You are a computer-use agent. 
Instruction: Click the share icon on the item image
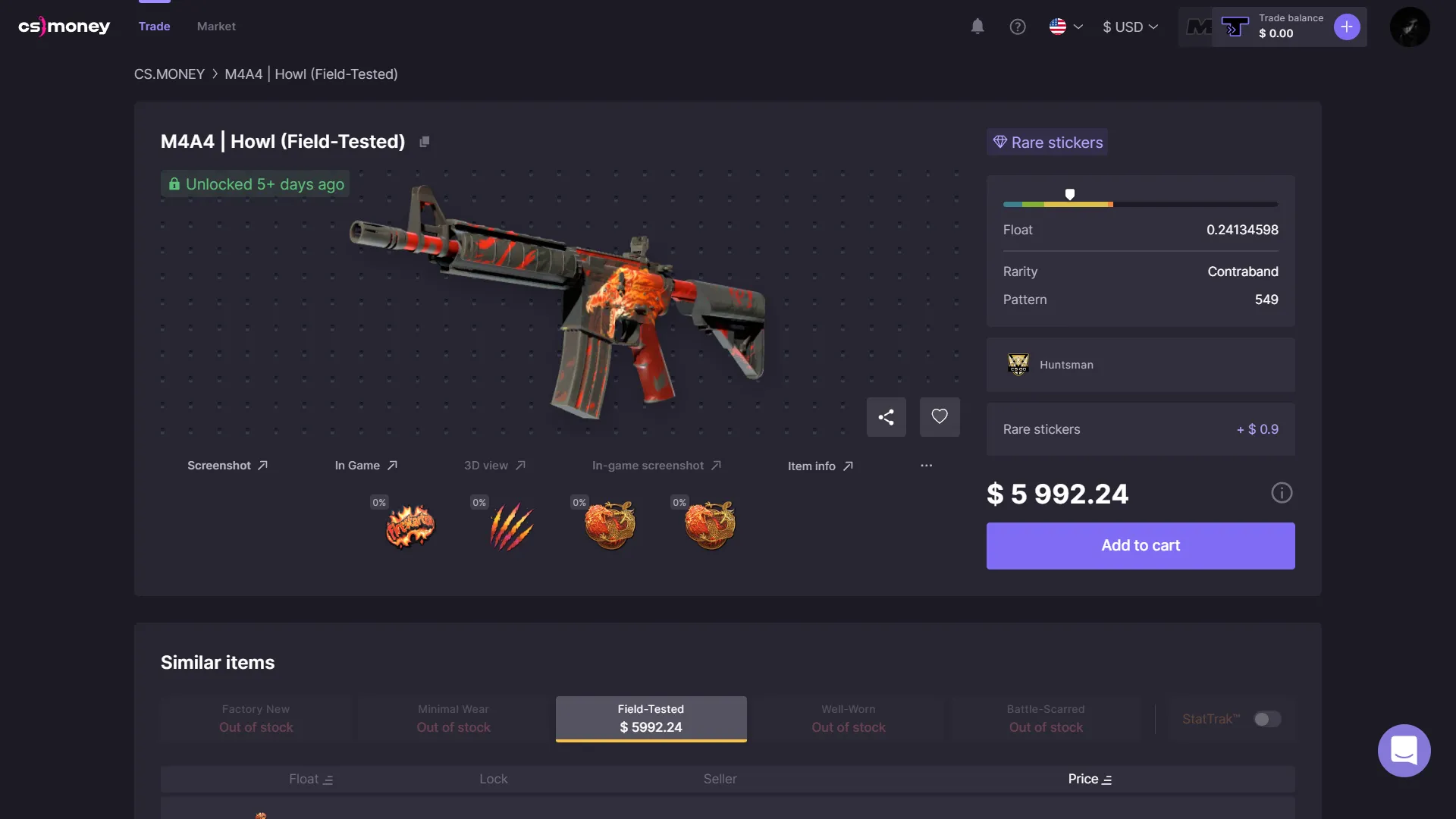tap(886, 417)
